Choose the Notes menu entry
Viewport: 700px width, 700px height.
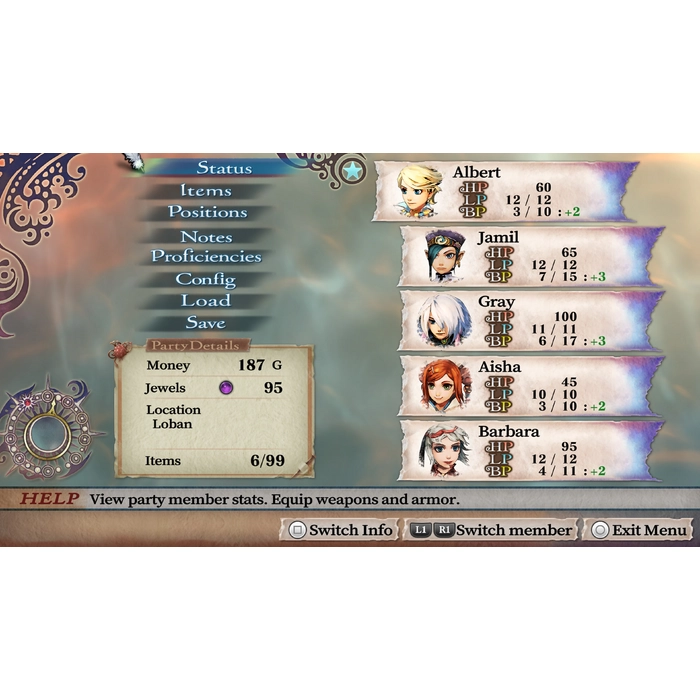pyautogui.click(x=206, y=237)
